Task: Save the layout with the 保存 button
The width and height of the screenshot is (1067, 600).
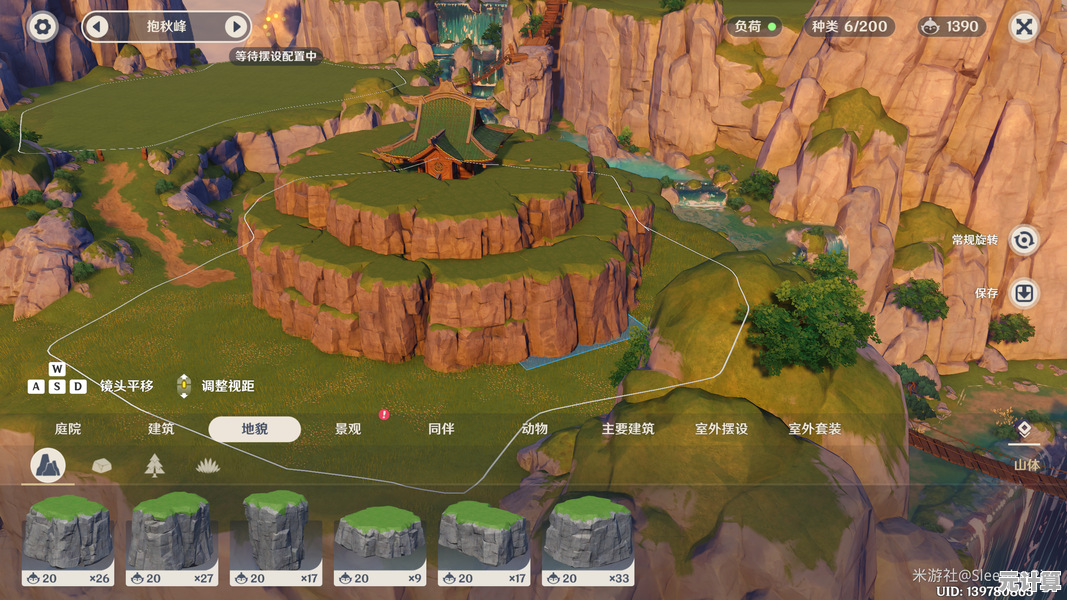Action: click(1023, 293)
